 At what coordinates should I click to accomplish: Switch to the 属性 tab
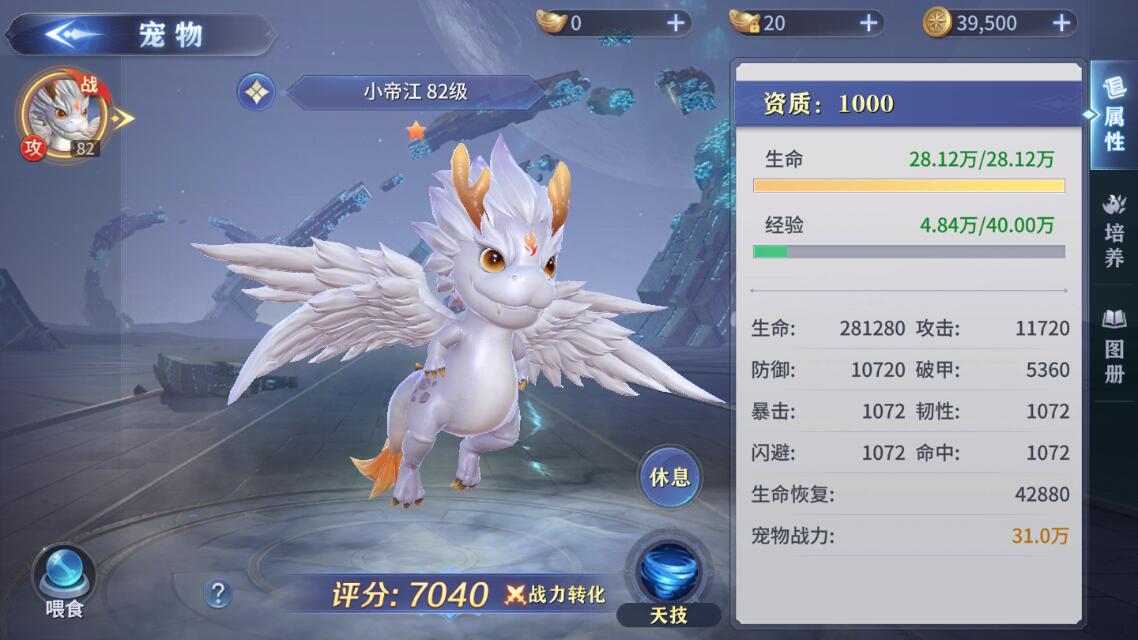tap(1114, 118)
